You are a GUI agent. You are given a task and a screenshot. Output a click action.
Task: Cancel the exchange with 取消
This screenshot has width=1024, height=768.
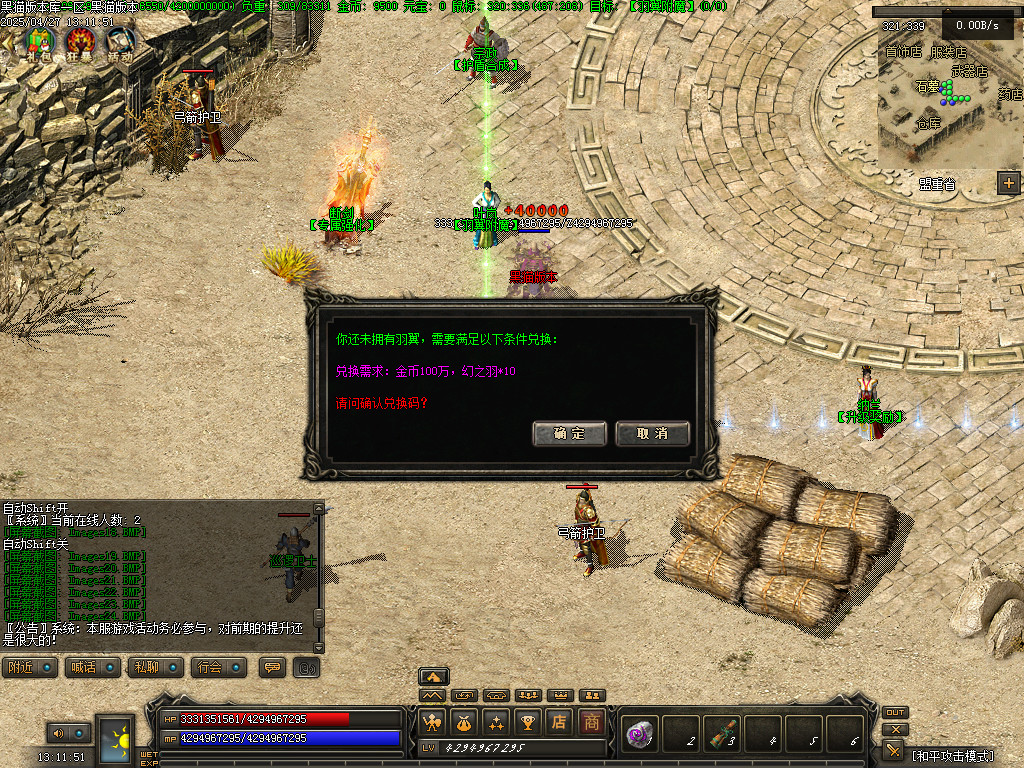[x=652, y=433]
